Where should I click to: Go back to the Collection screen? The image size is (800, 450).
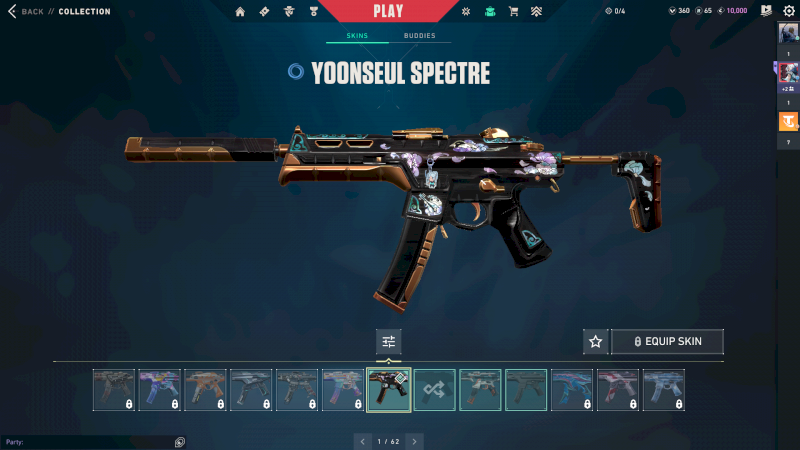pos(27,12)
